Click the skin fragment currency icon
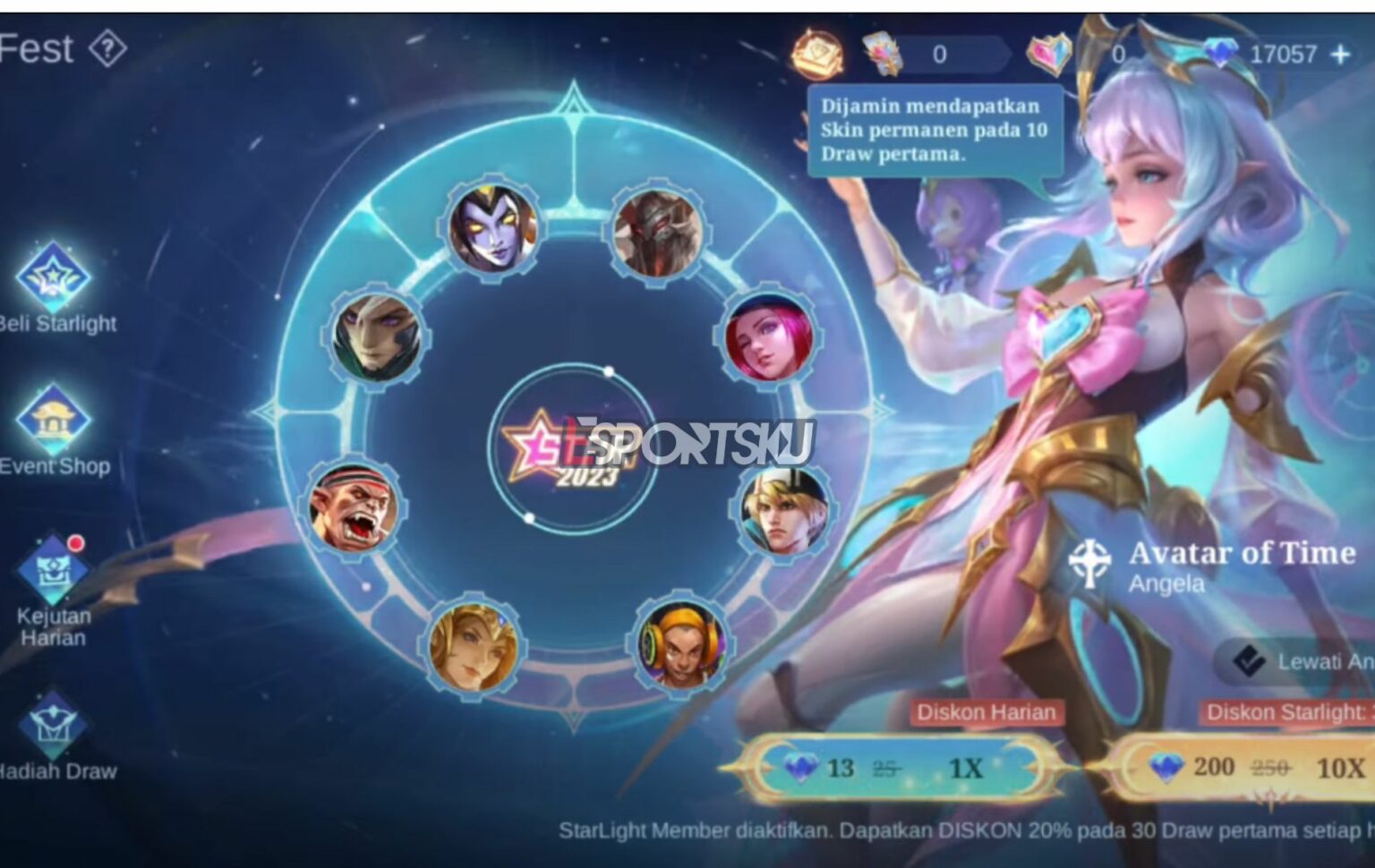The width and height of the screenshot is (1375, 868). pyautogui.click(x=882, y=55)
